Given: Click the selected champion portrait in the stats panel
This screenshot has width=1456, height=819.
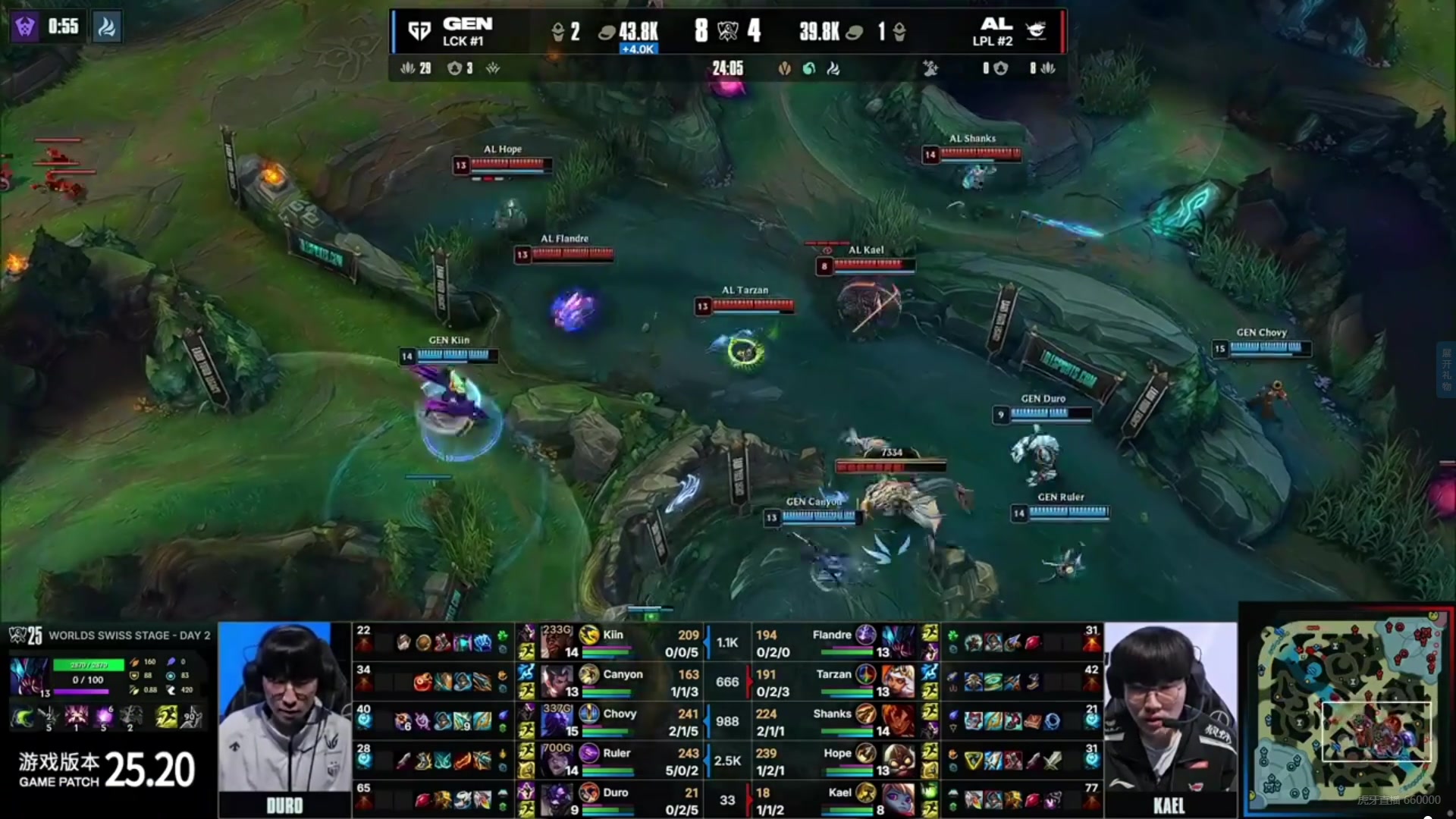Looking at the screenshot, I should (x=30, y=677).
